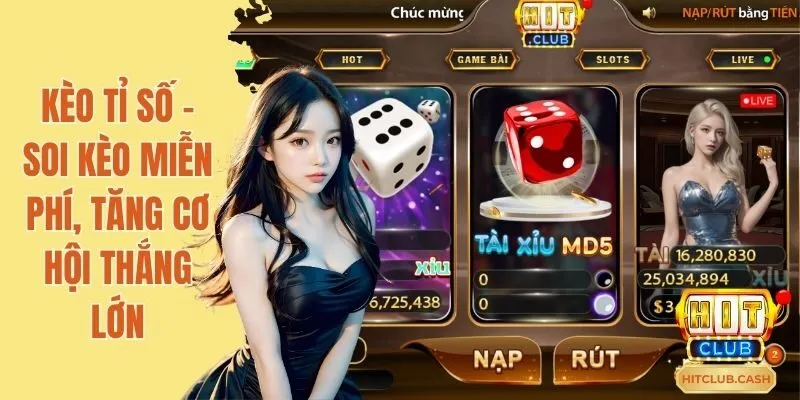The width and height of the screenshot is (800, 400).
Task: Switch to the HOT games tab
Action: click(x=352, y=59)
